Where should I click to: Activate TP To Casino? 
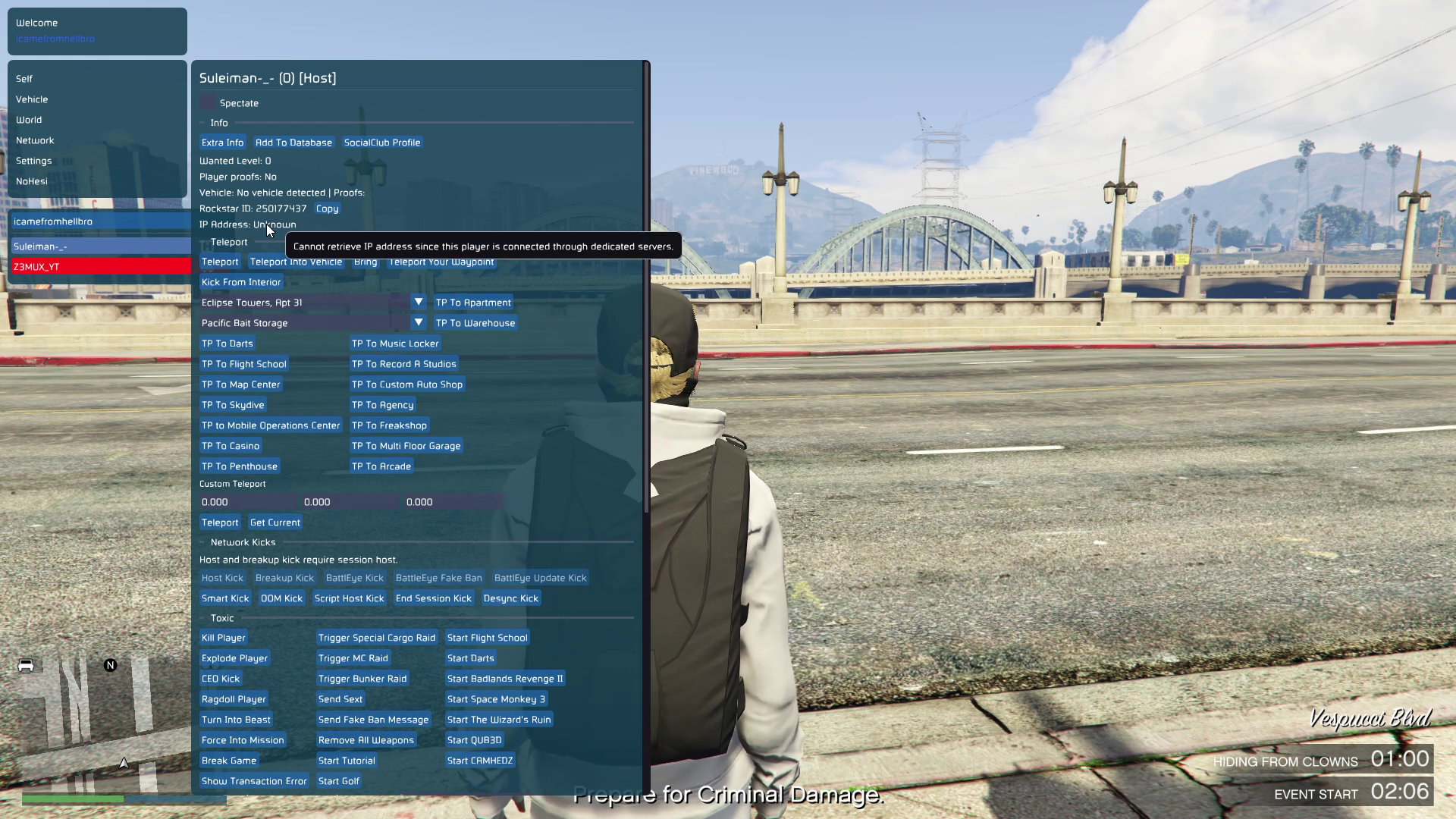click(x=231, y=446)
